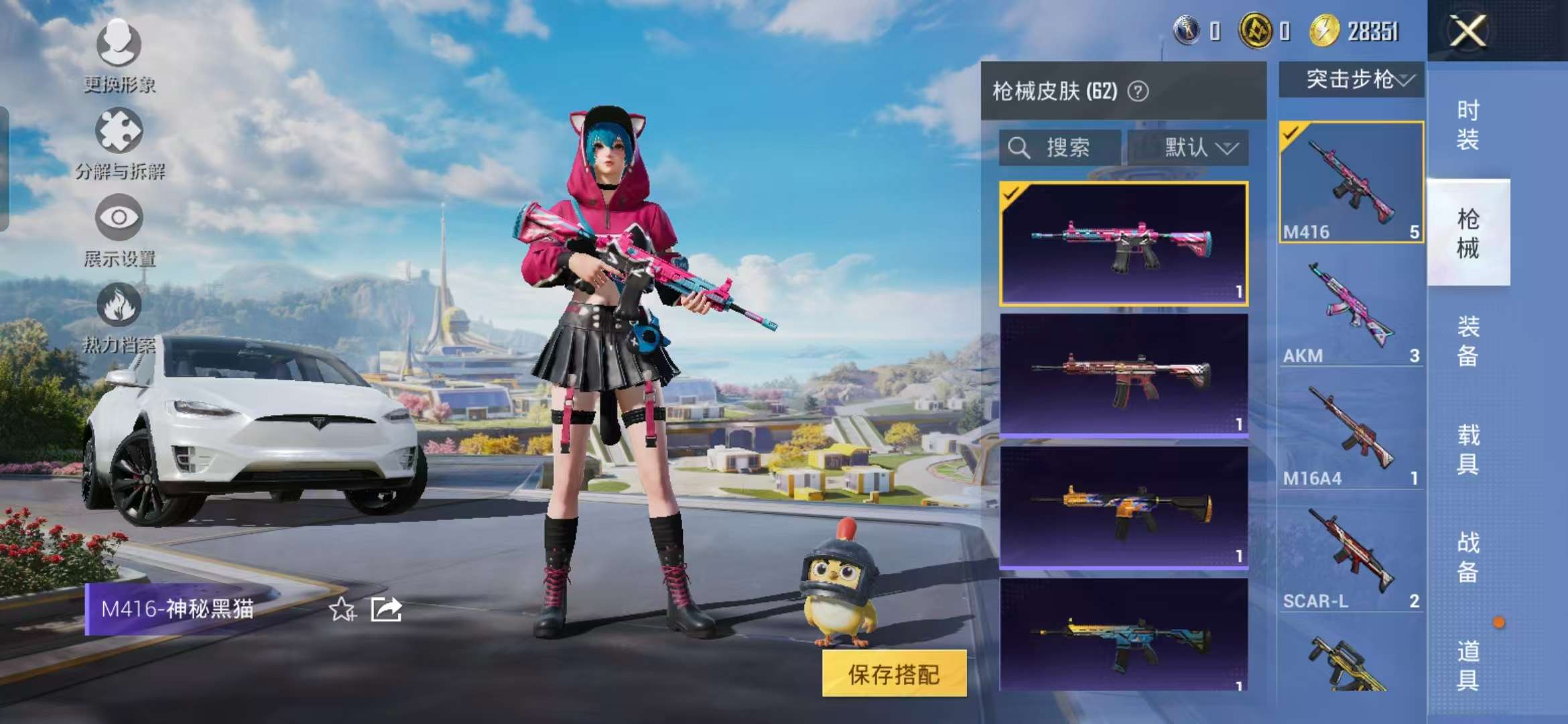Switch to the 装备 equipment tab

[1467, 341]
